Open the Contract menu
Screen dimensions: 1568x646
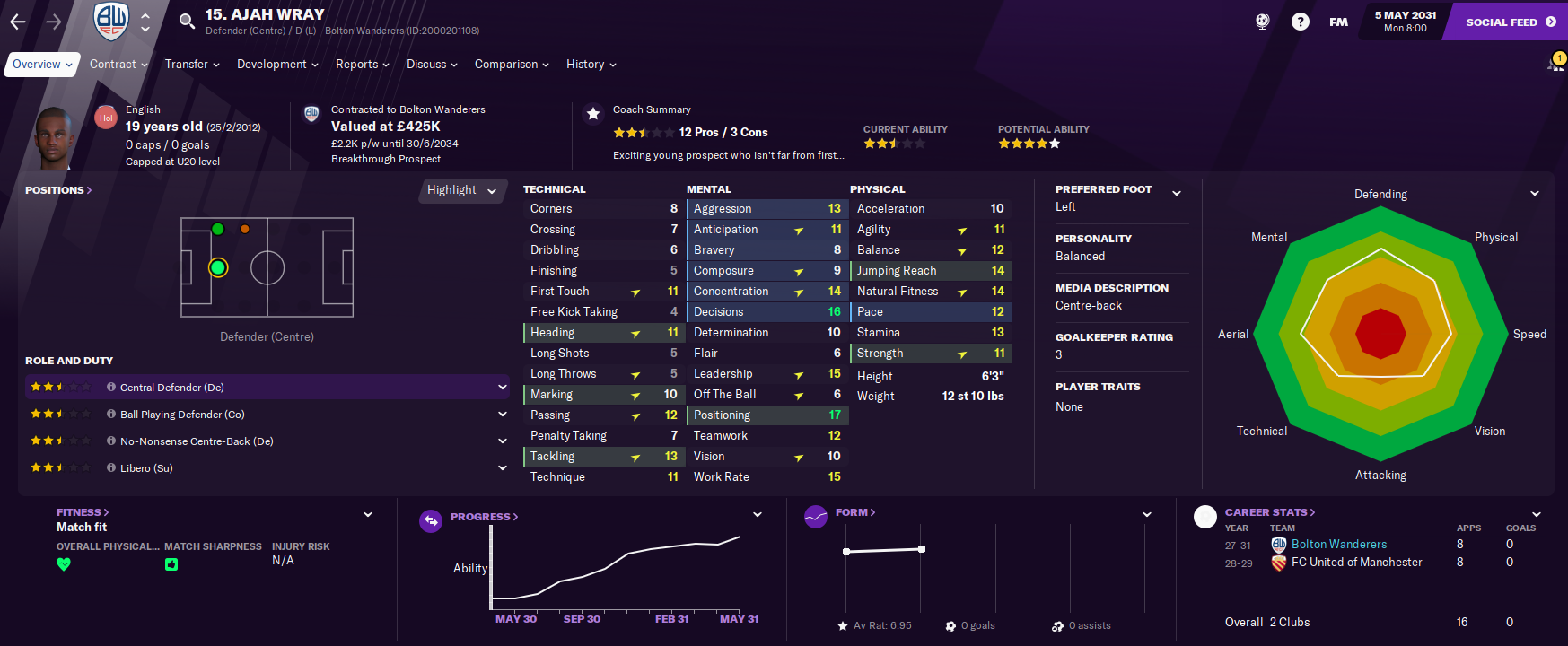pyautogui.click(x=118, y=65)
